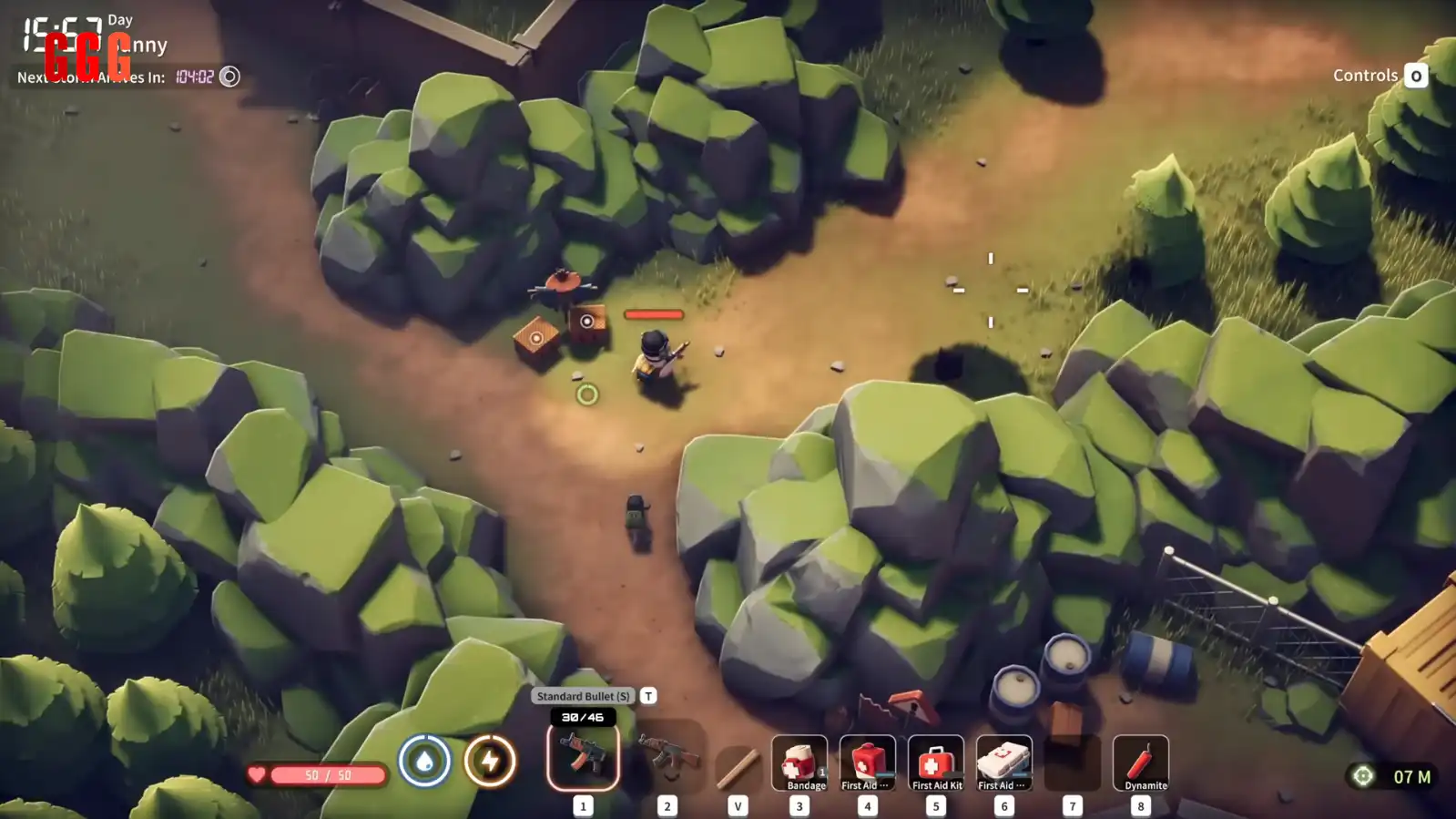Image resolution: width=1456 pixels, height=819 pixels.
Task: Choose the First Aid Kit slot
Action: point(935,763)
